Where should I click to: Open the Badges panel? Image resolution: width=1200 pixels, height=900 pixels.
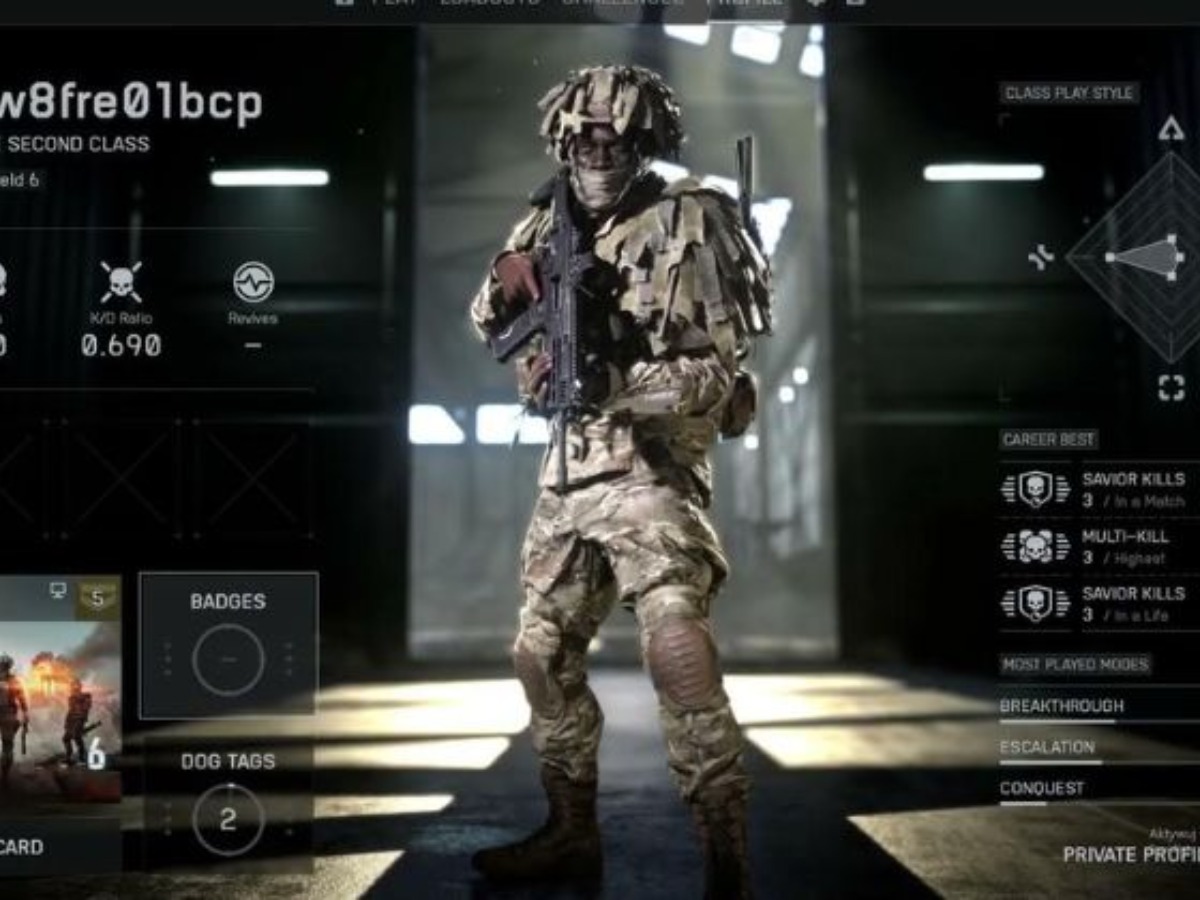[x=228, y=645]
